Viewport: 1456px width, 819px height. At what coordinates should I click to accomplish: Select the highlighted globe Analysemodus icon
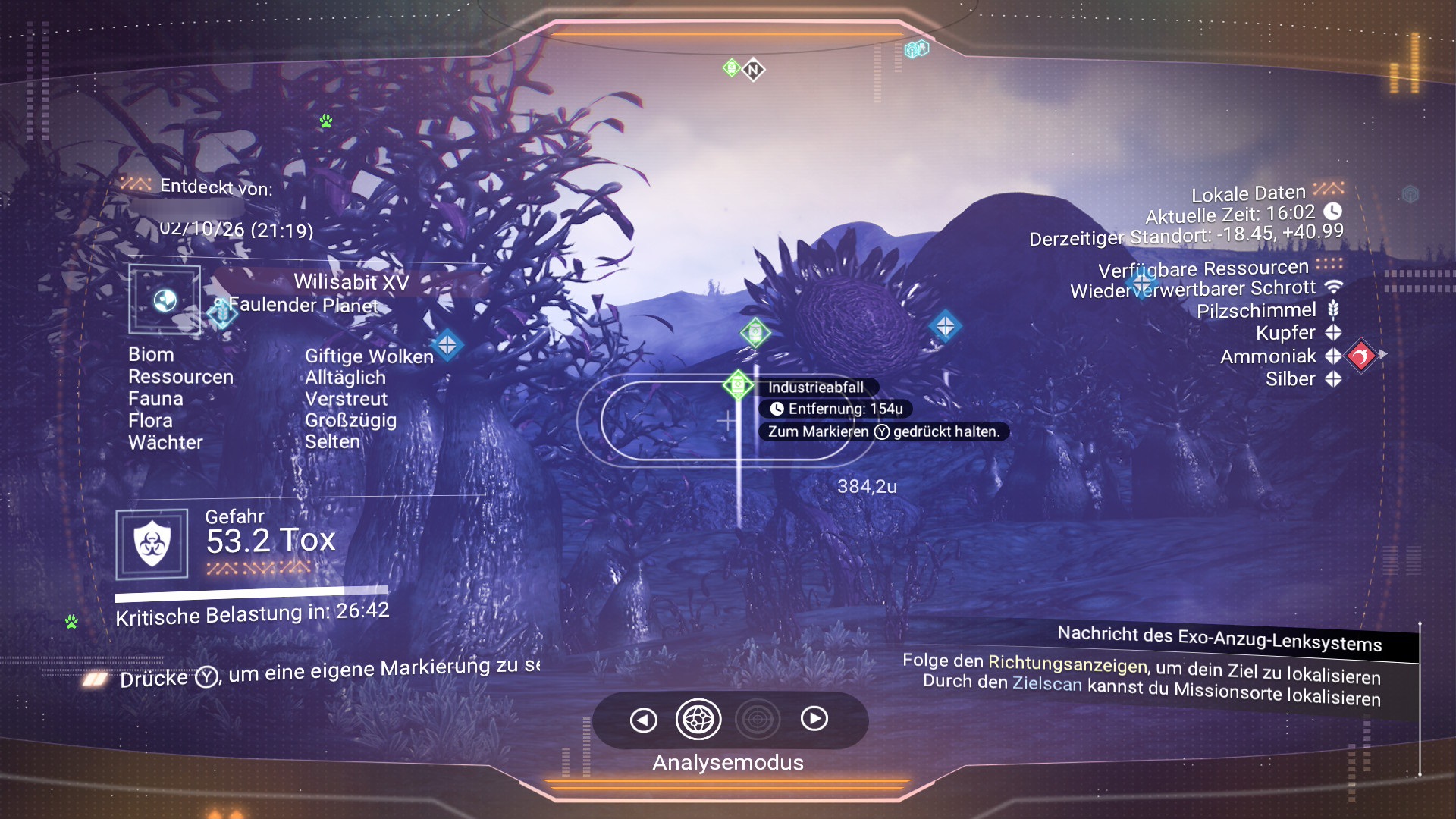point(698,719)
